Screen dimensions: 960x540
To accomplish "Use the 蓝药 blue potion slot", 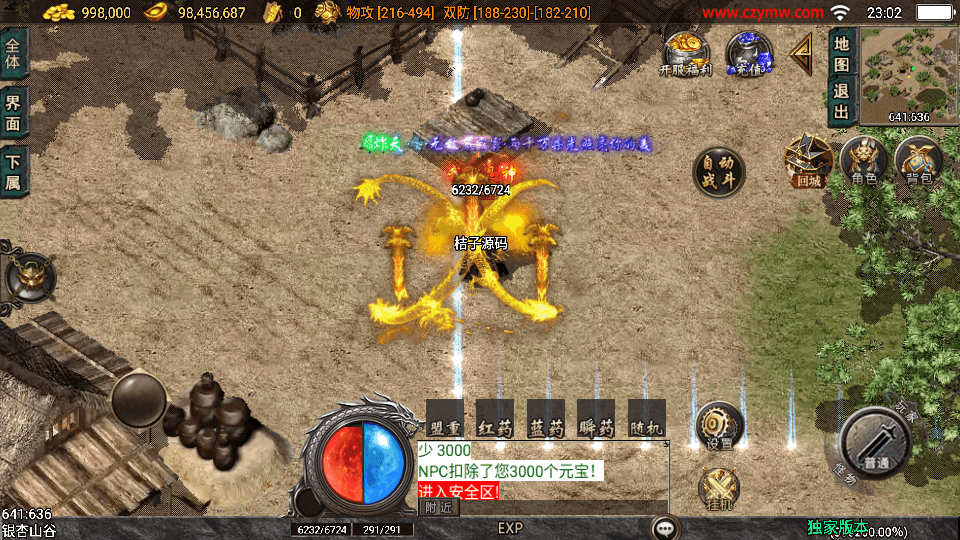I will (545, 419).
